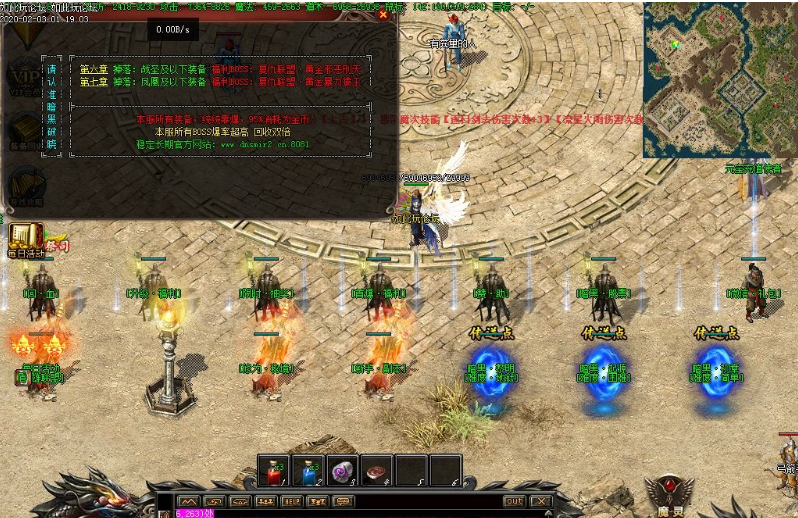
Task: Click the first chat channel button
Action: click(187, 501)
